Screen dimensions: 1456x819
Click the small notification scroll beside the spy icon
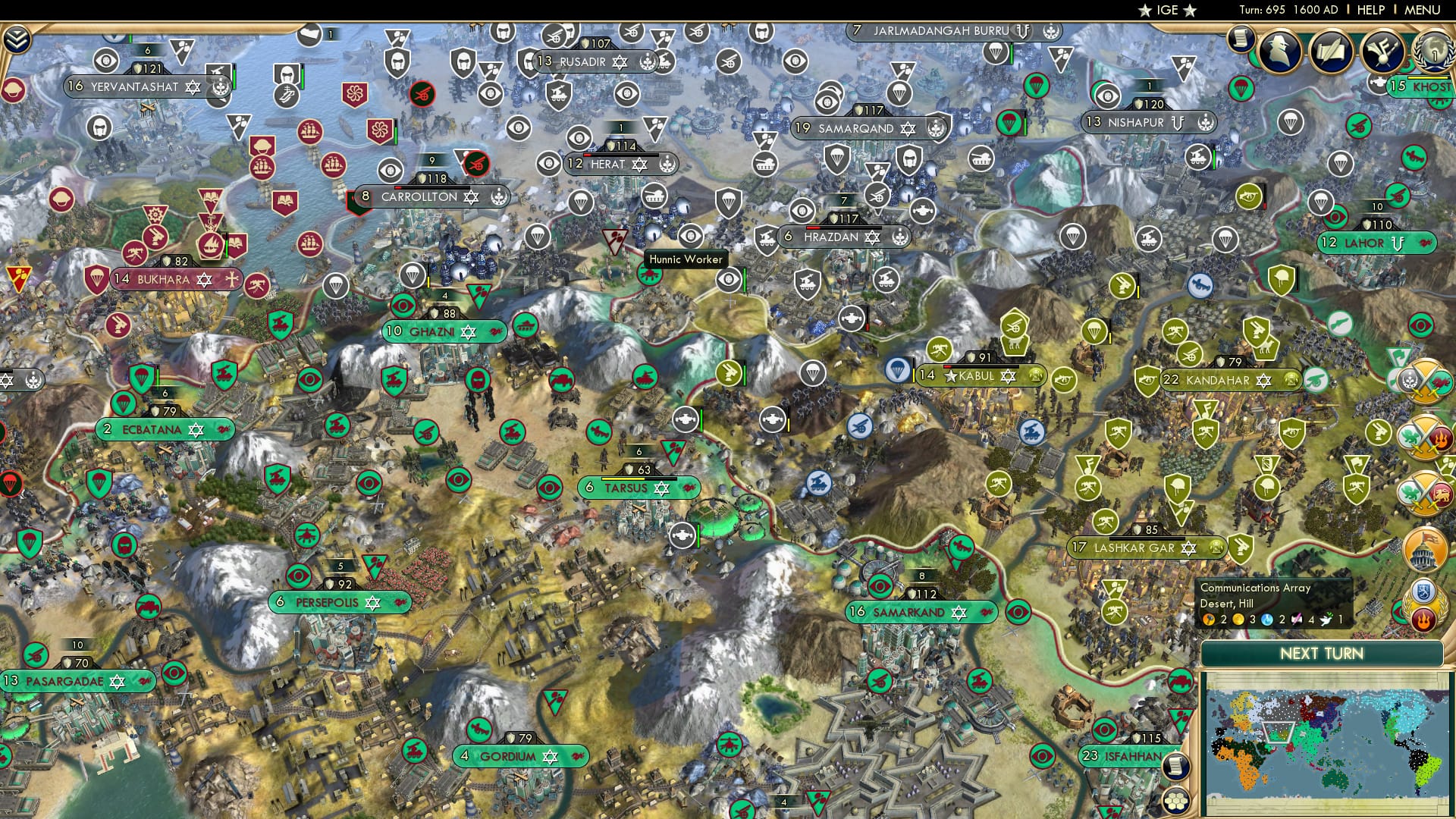1241,38
